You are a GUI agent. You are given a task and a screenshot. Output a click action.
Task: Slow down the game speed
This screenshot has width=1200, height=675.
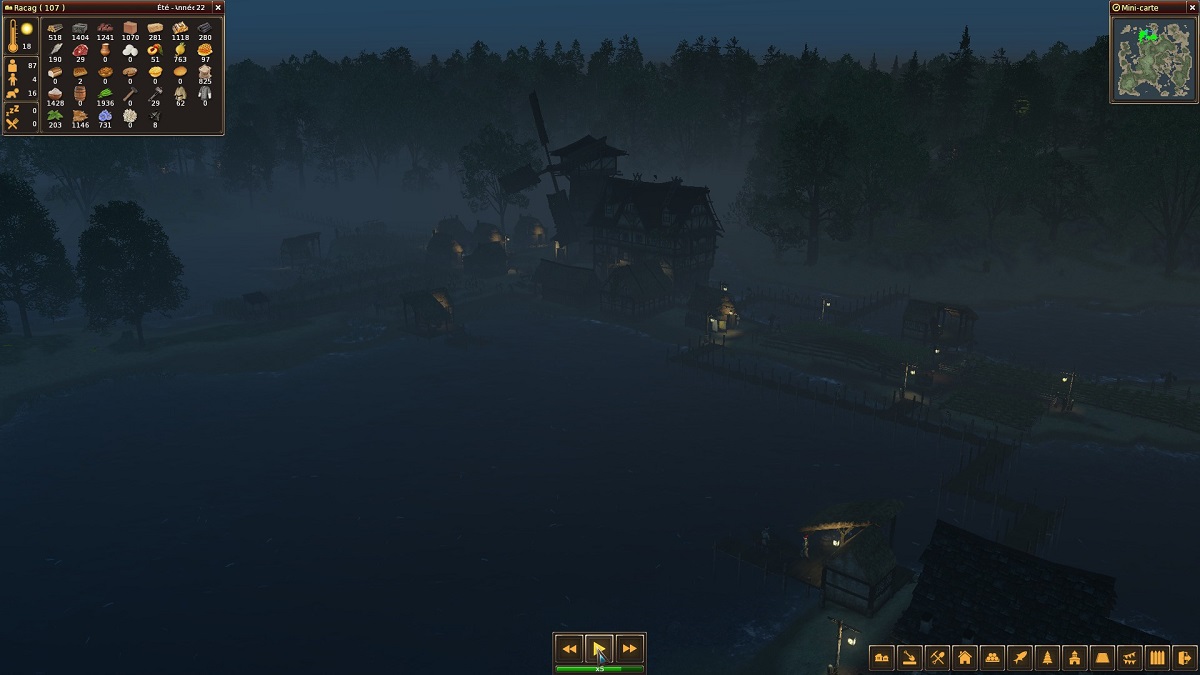pos(569,648)
